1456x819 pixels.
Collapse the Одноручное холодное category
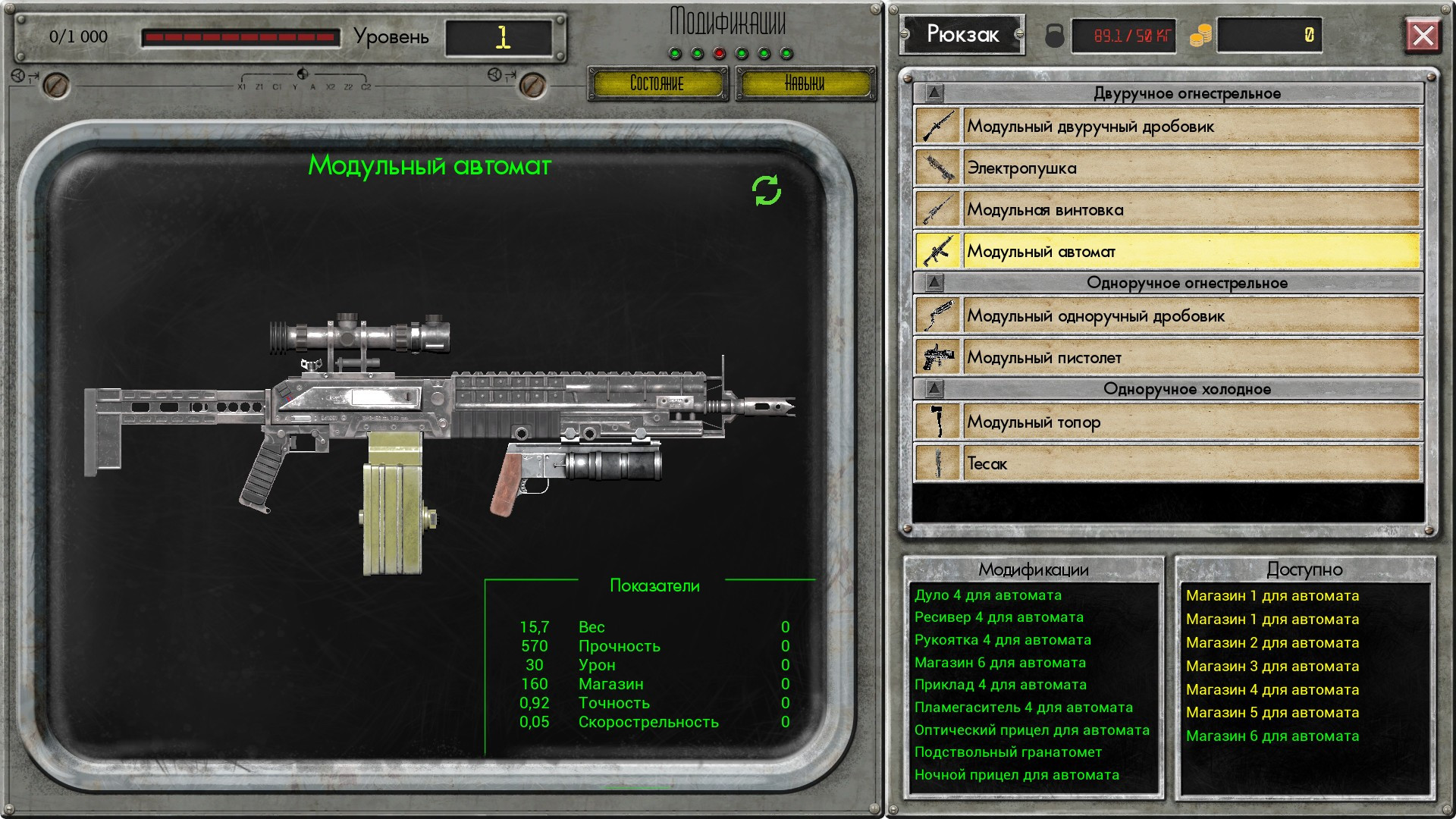coord(934,388)
